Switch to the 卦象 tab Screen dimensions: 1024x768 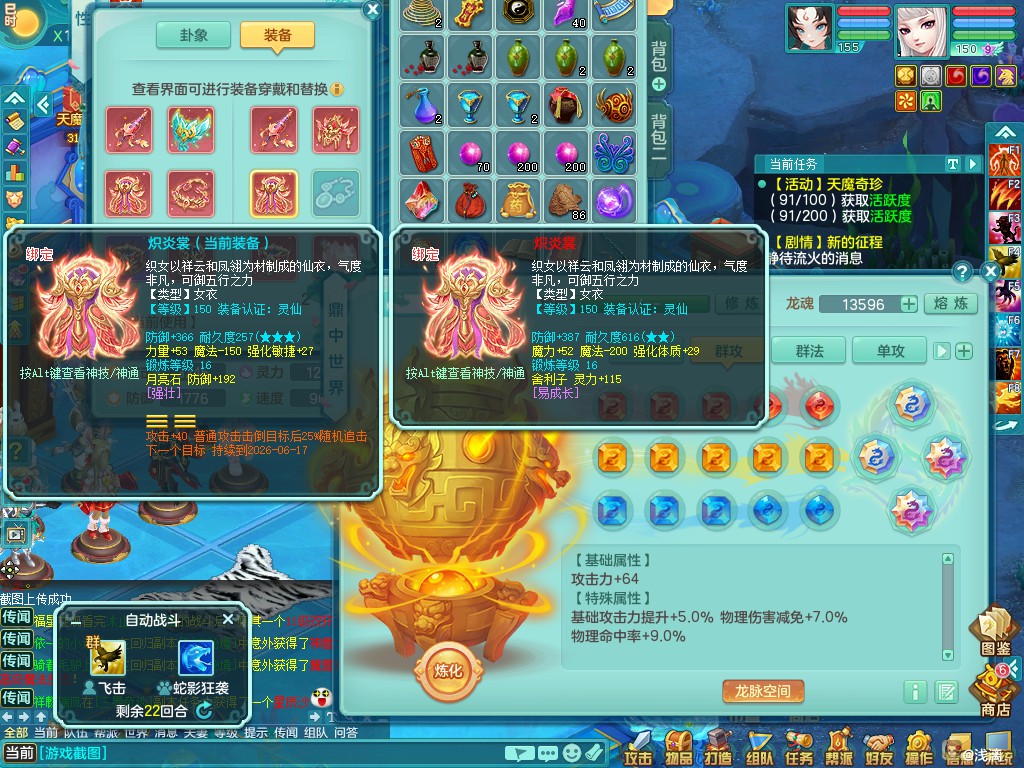(x=193, y=34)
